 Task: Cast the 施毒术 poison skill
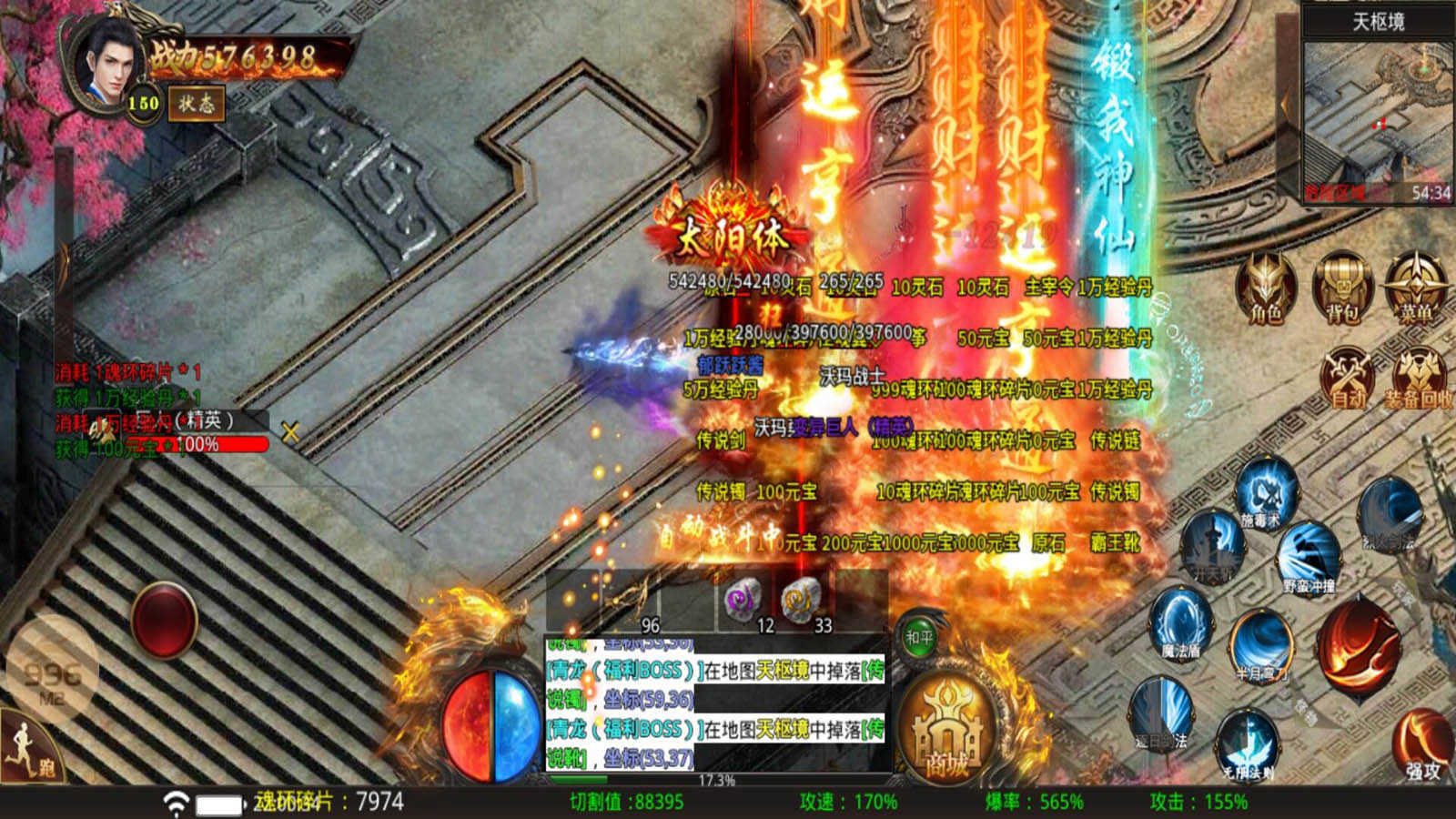tap(1262, 496)
